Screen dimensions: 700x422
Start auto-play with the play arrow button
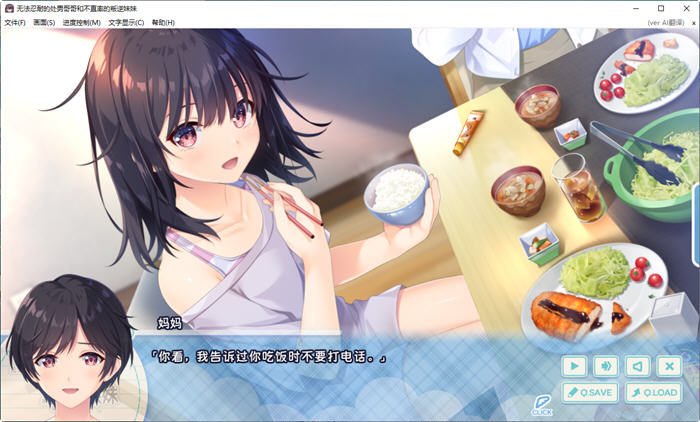coord(574,366)
